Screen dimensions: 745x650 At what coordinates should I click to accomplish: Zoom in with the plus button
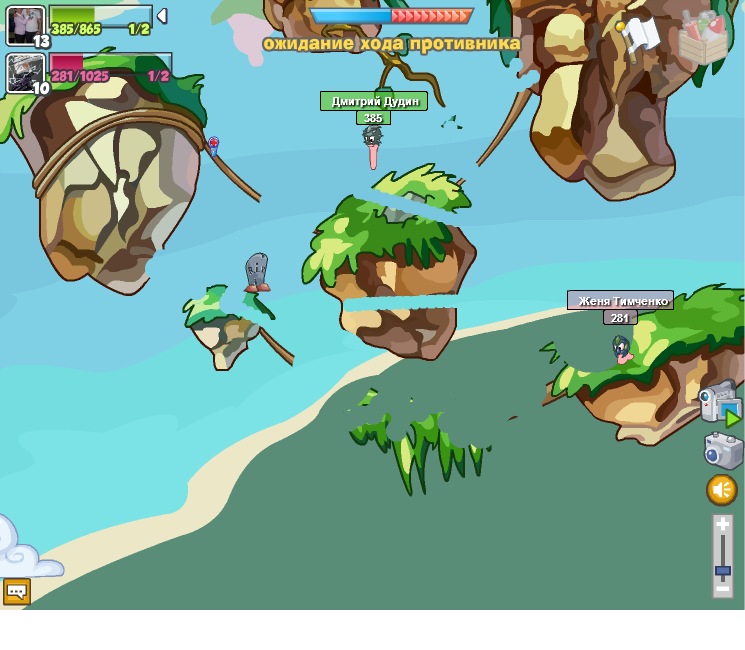pyautogui.click(x=722, y=524)
